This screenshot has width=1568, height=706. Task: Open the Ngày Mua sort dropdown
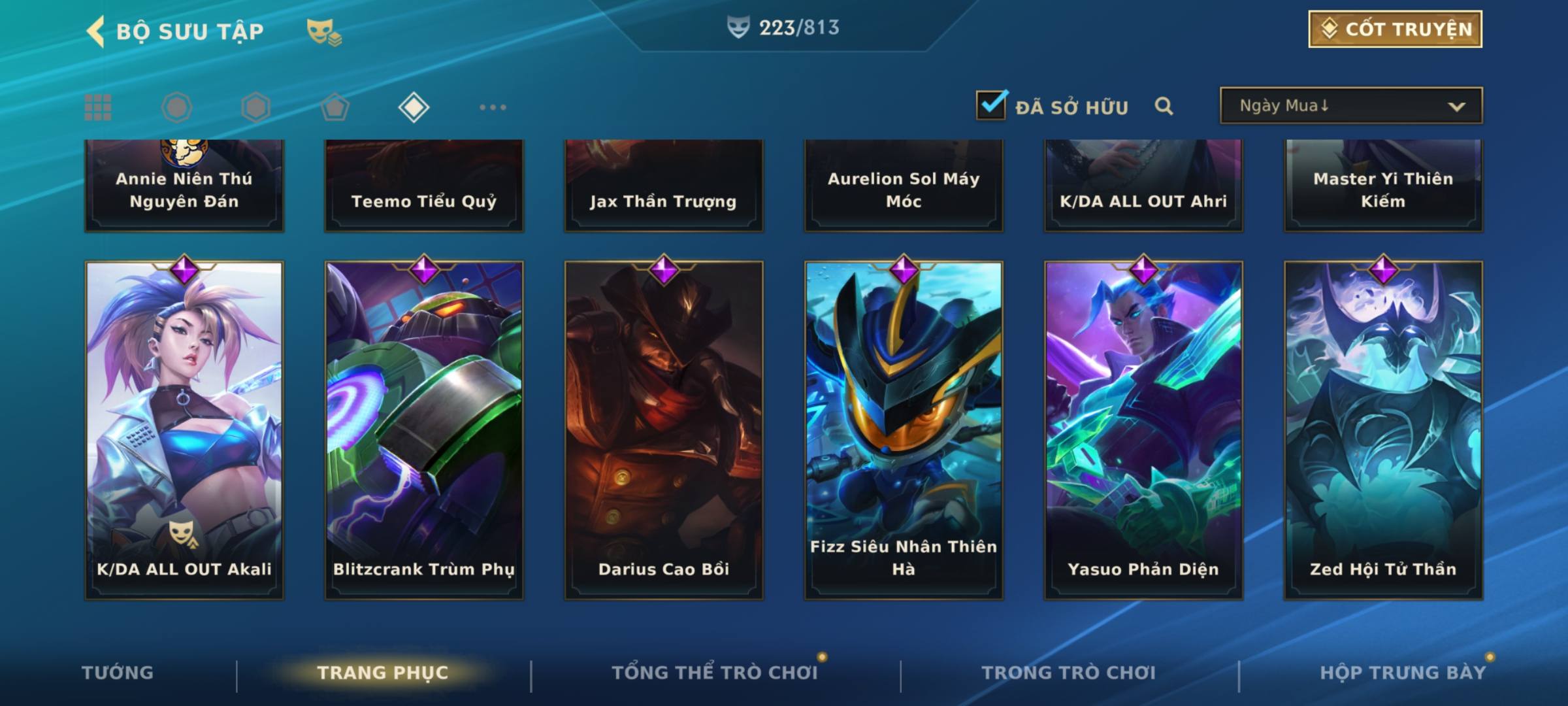coord(1350,106)
